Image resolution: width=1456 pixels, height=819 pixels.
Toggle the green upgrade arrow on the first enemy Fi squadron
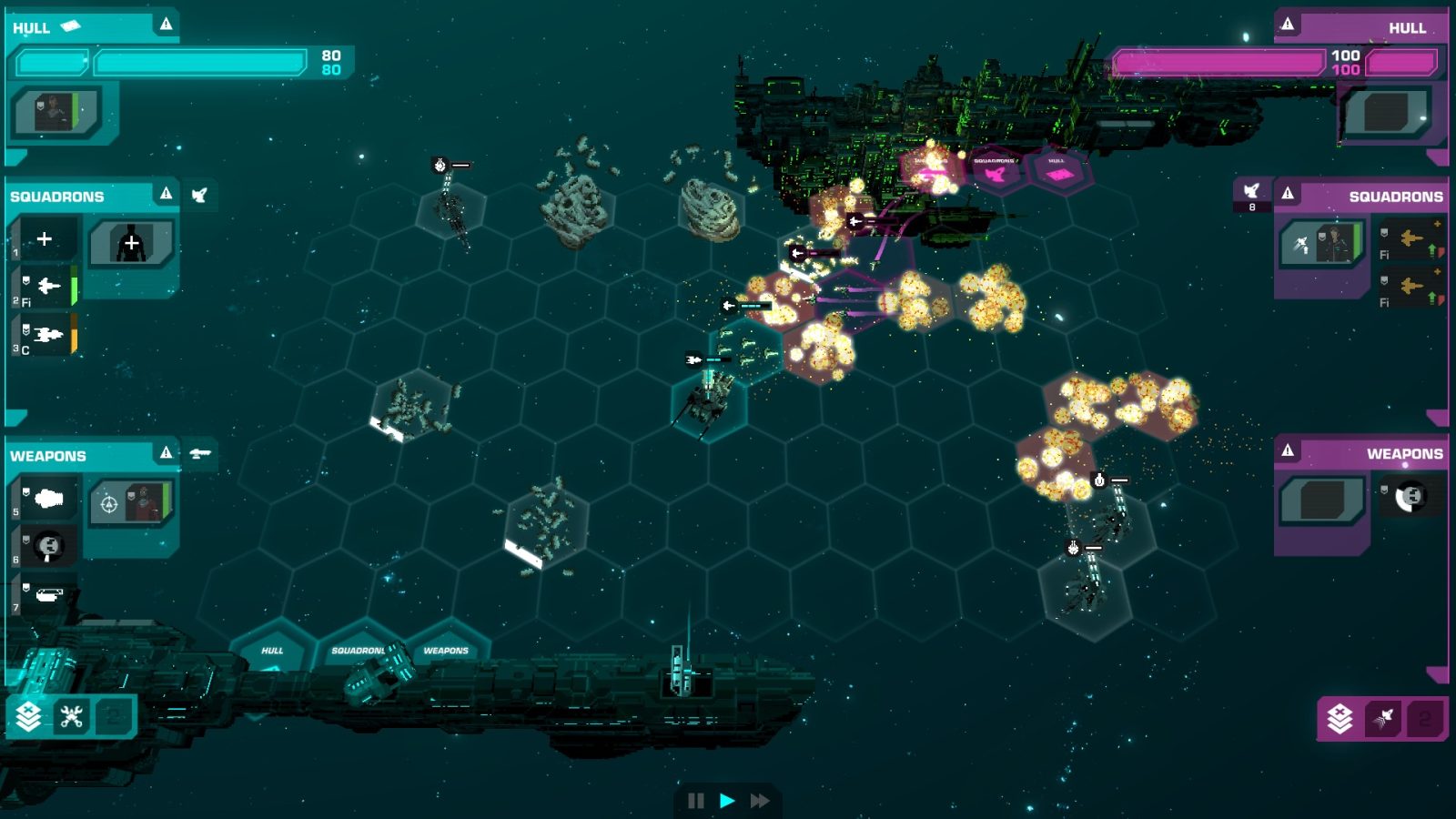tap(1431, 252)
